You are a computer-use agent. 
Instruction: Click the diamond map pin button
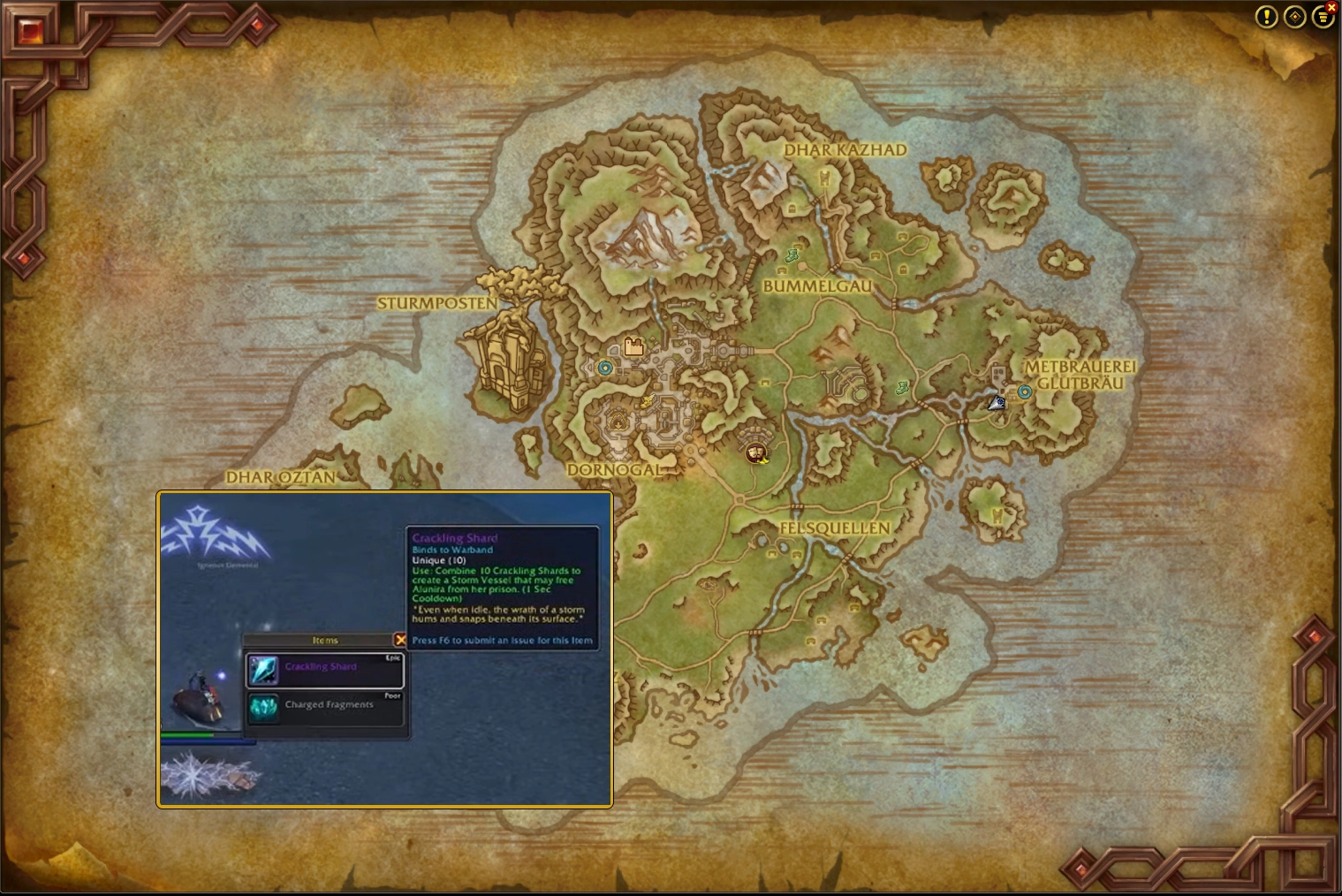pyautogui.click(x=1294, y=17)
